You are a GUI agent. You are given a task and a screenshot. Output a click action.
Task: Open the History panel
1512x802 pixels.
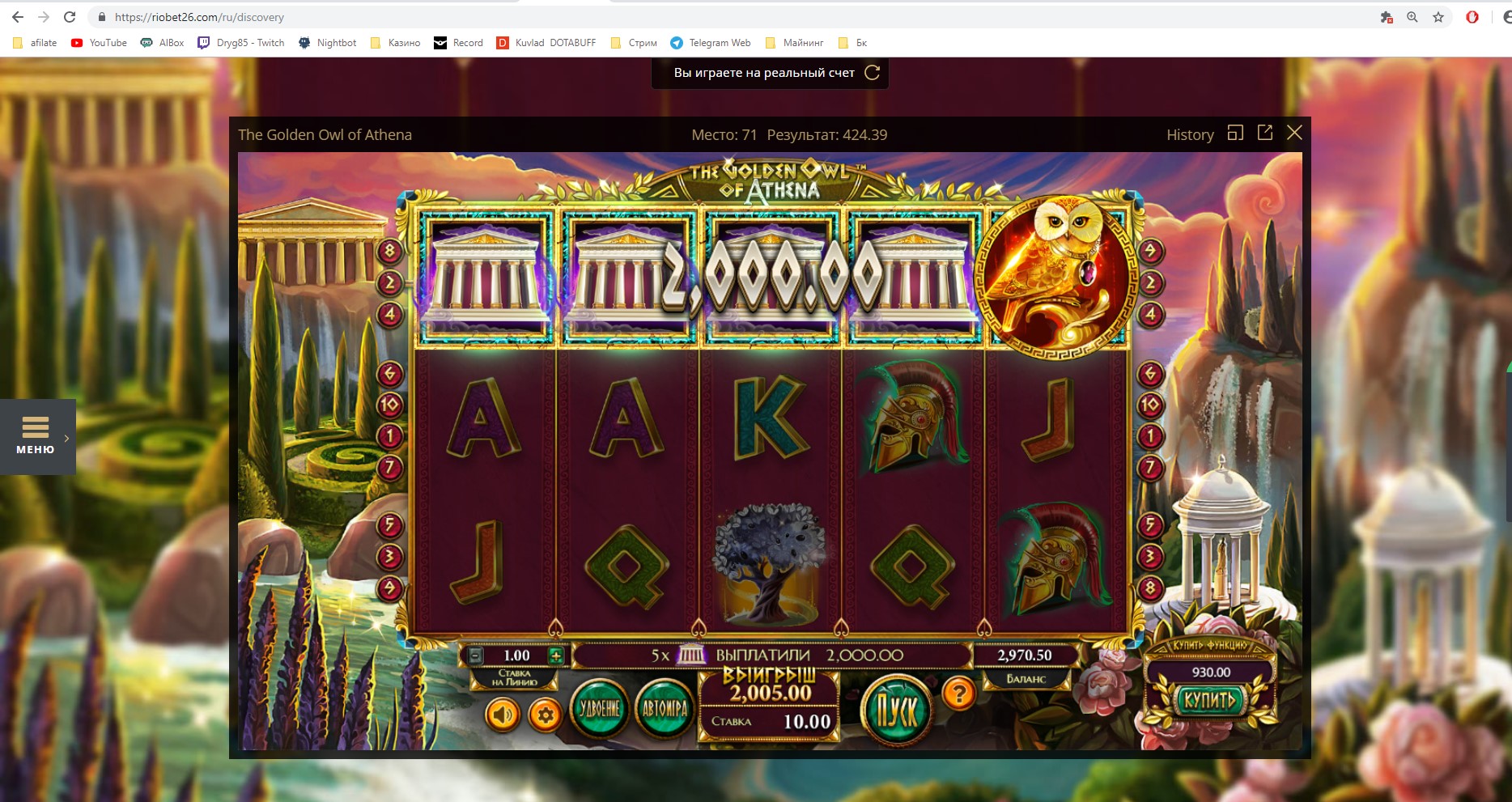1190,134
